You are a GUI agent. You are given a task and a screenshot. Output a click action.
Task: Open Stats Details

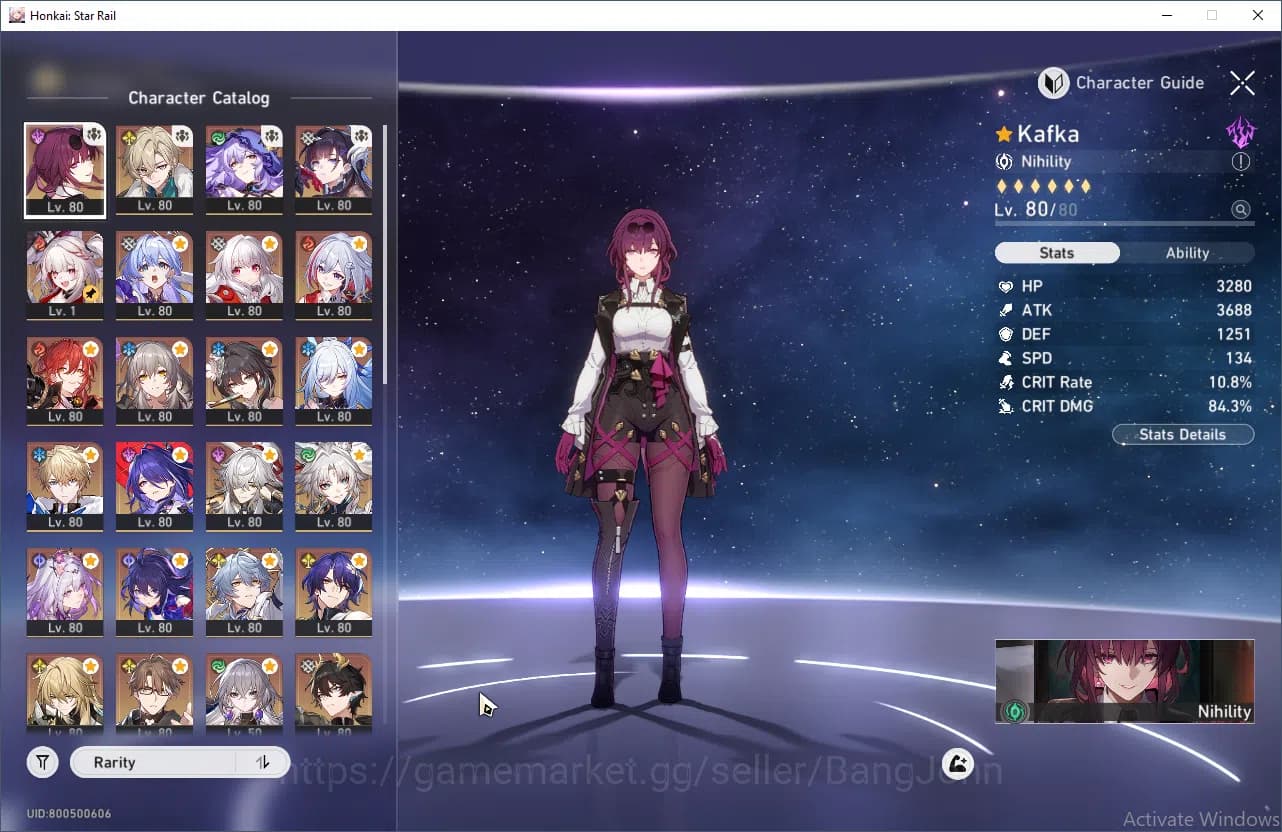pyautogui.click(x=1182, y=434)
